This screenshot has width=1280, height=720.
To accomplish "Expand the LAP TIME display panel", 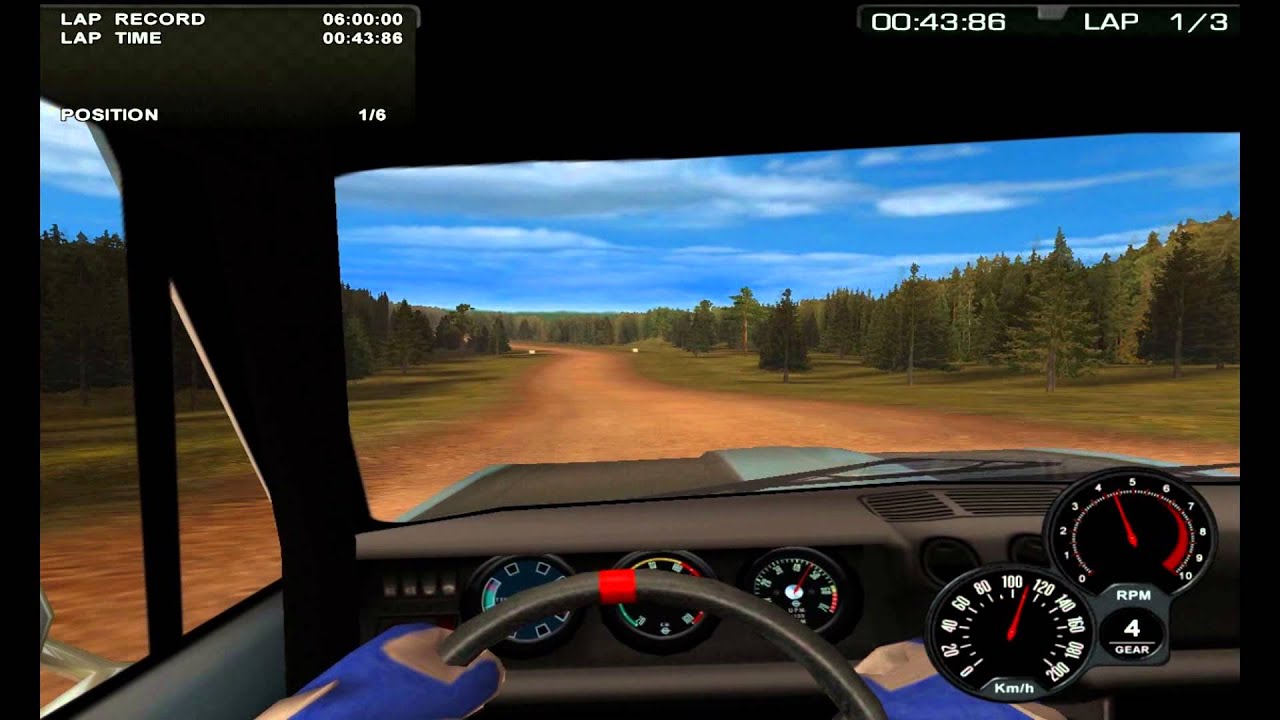I will click(x=230, y=40).
